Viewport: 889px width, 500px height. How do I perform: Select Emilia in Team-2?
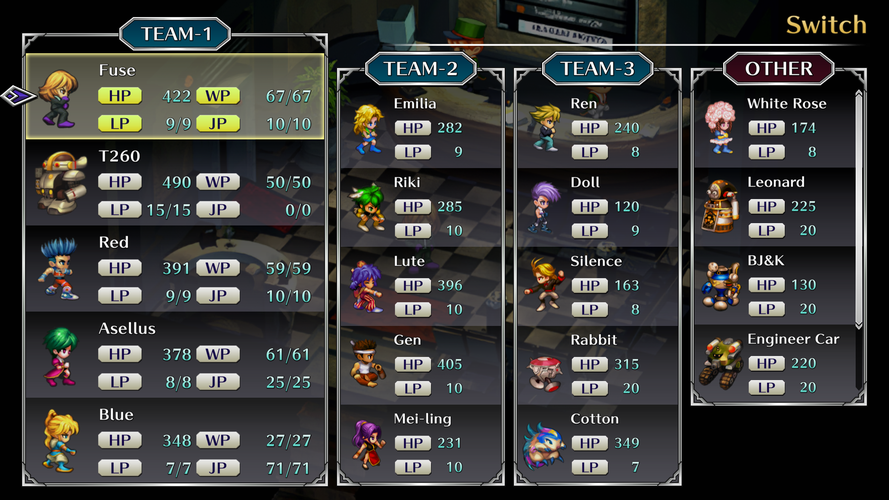point(420,127)
